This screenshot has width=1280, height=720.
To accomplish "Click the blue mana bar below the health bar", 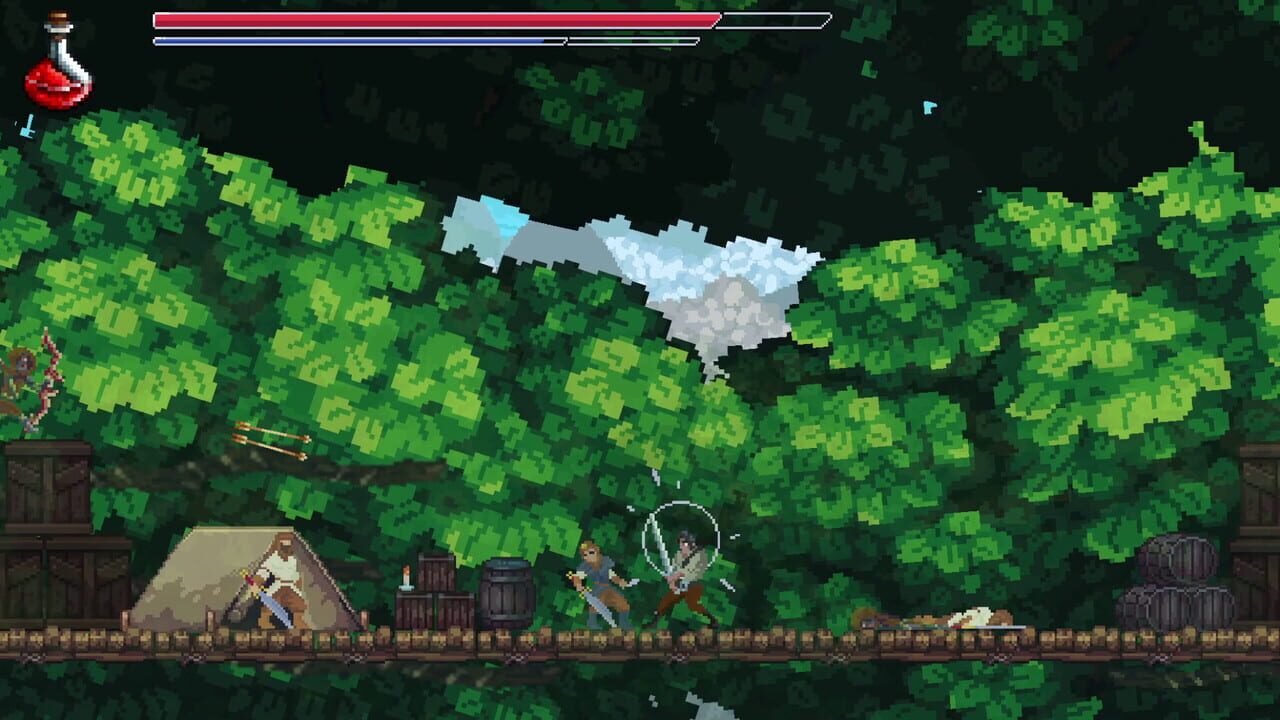I will (x=350, y=38).
